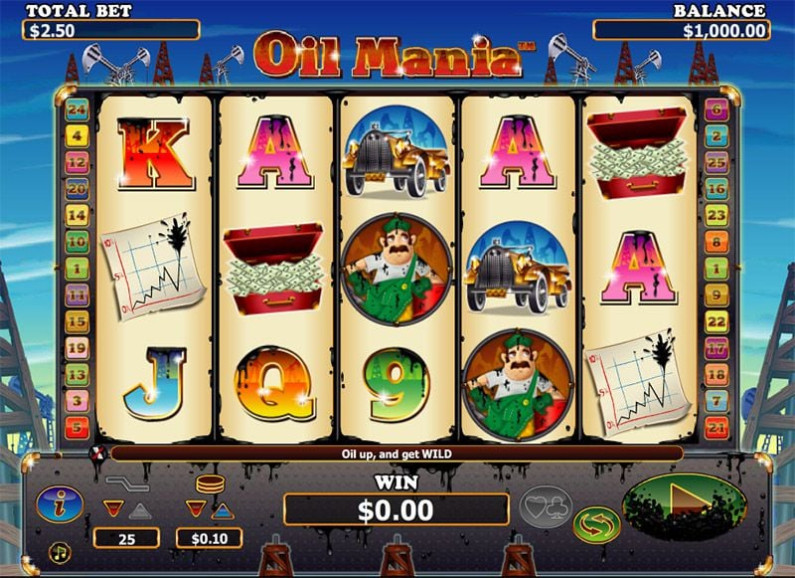Raise the coin bet value

(223, 510)
